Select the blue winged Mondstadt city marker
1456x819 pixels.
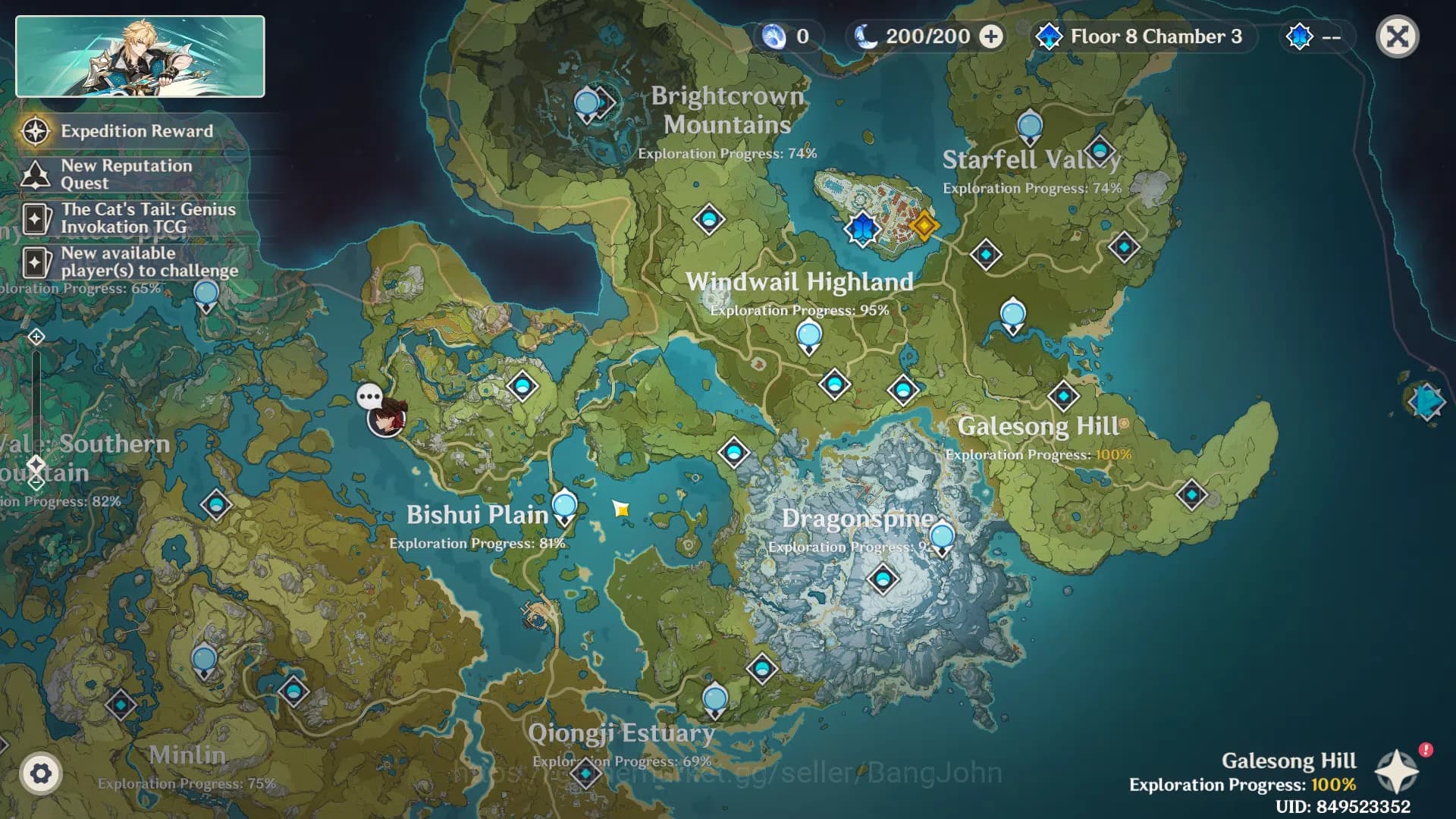[862, 227]
